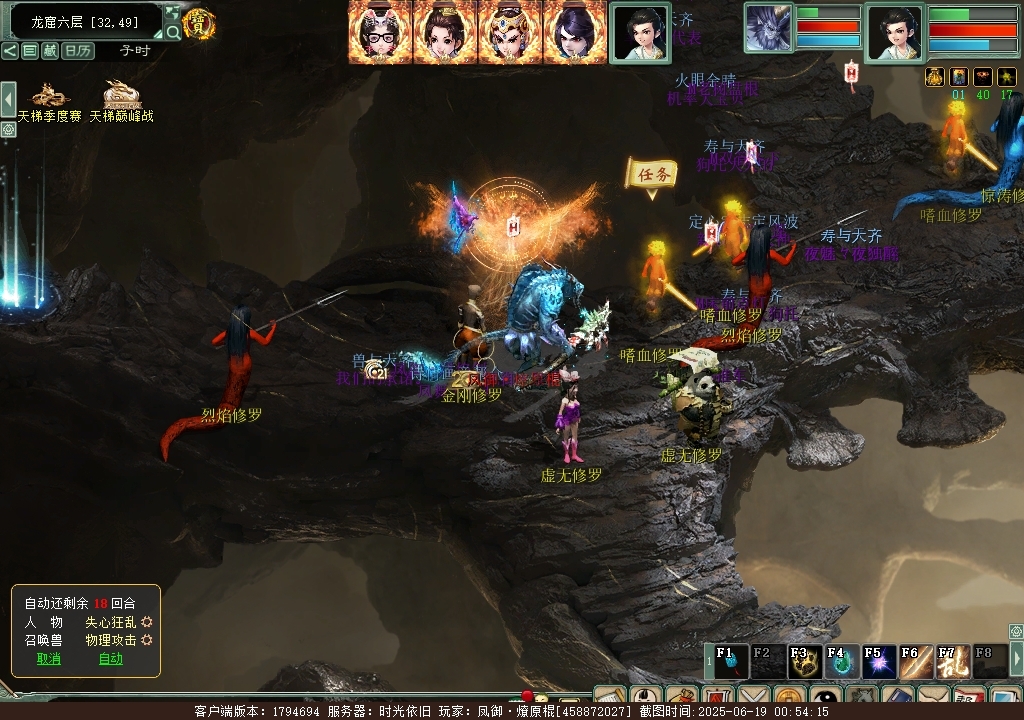Image resolution: width=1024 pixels, height=720 pixels.
Task: Activate the F5 purple starburst skill
Action: [x=879, y=661]
